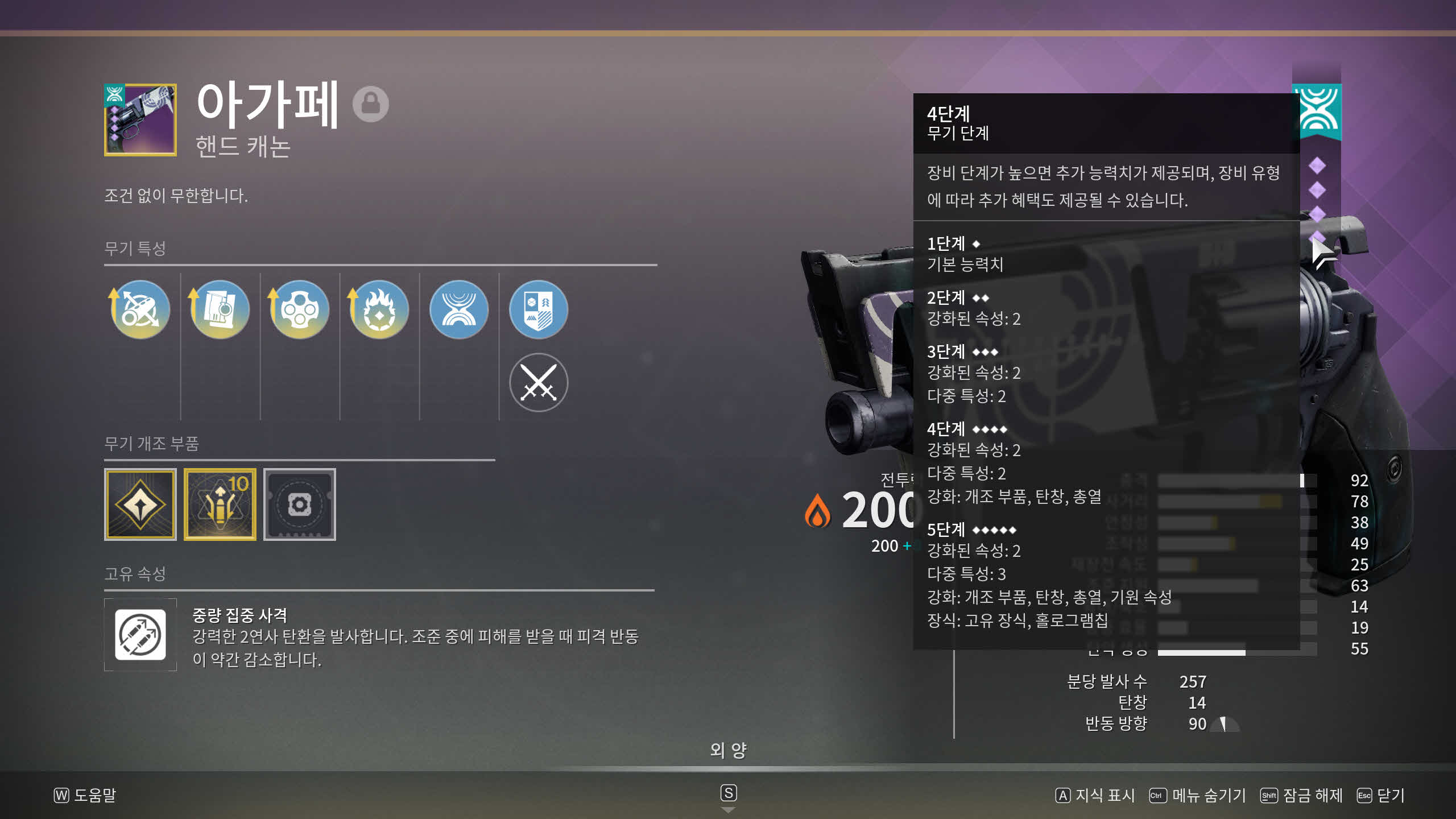Click the teal weapon tier emblem banner

pyautogui.click(x=1318, y=111)
